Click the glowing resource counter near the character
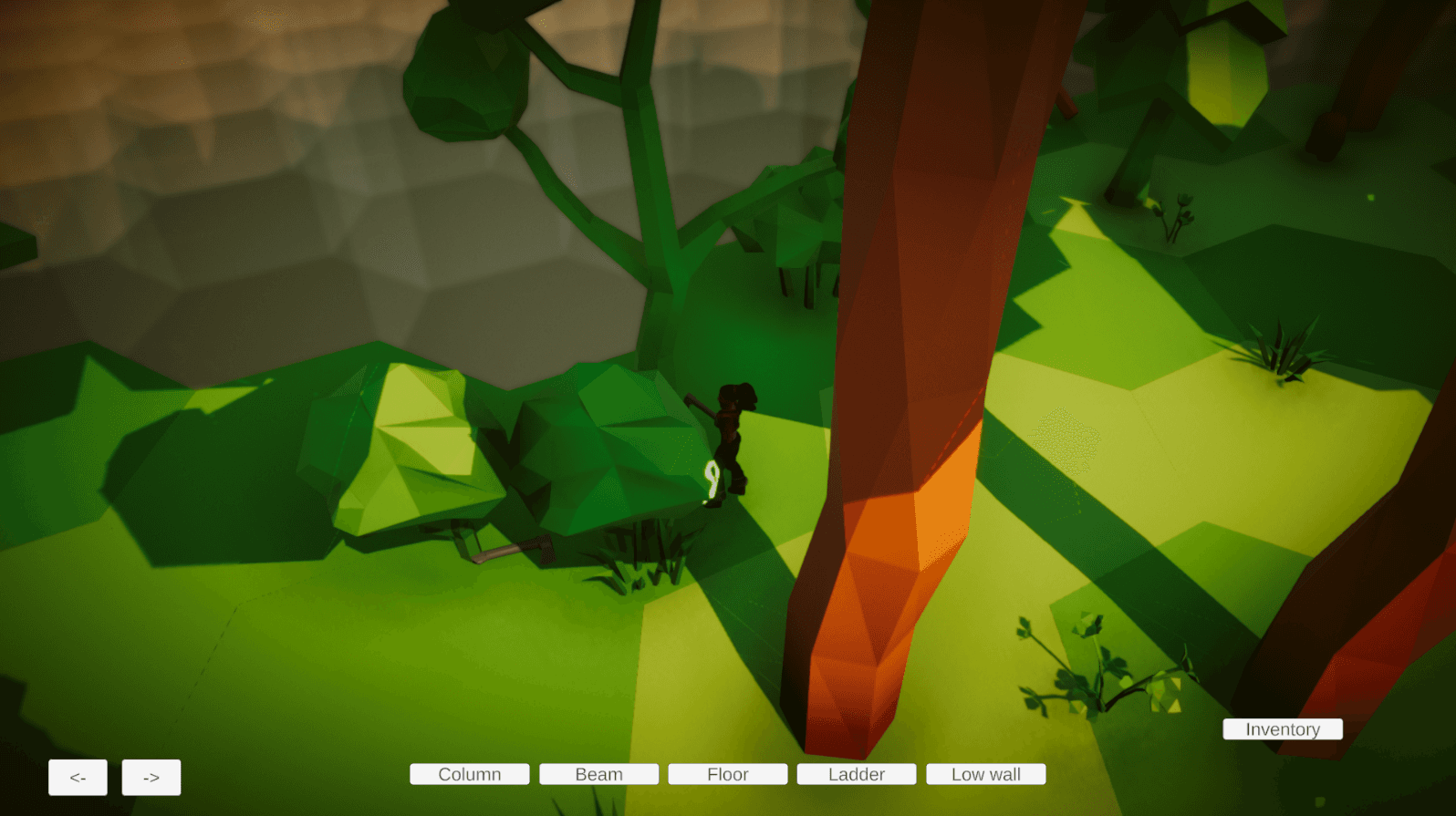Screen dimensions: 1456x816 tap(711, 477)
